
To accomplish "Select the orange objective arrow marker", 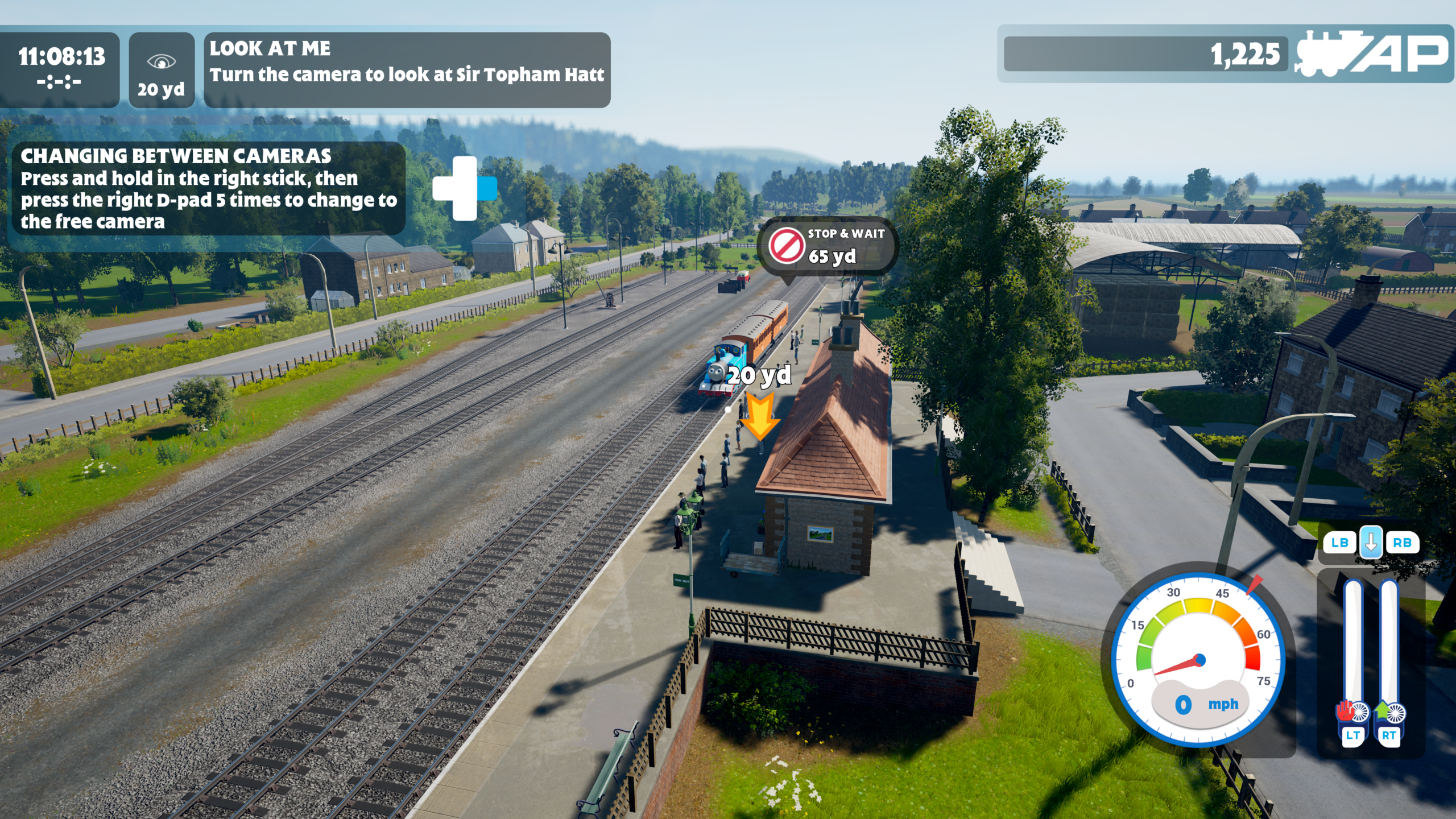I will click(x=759, y=417).
